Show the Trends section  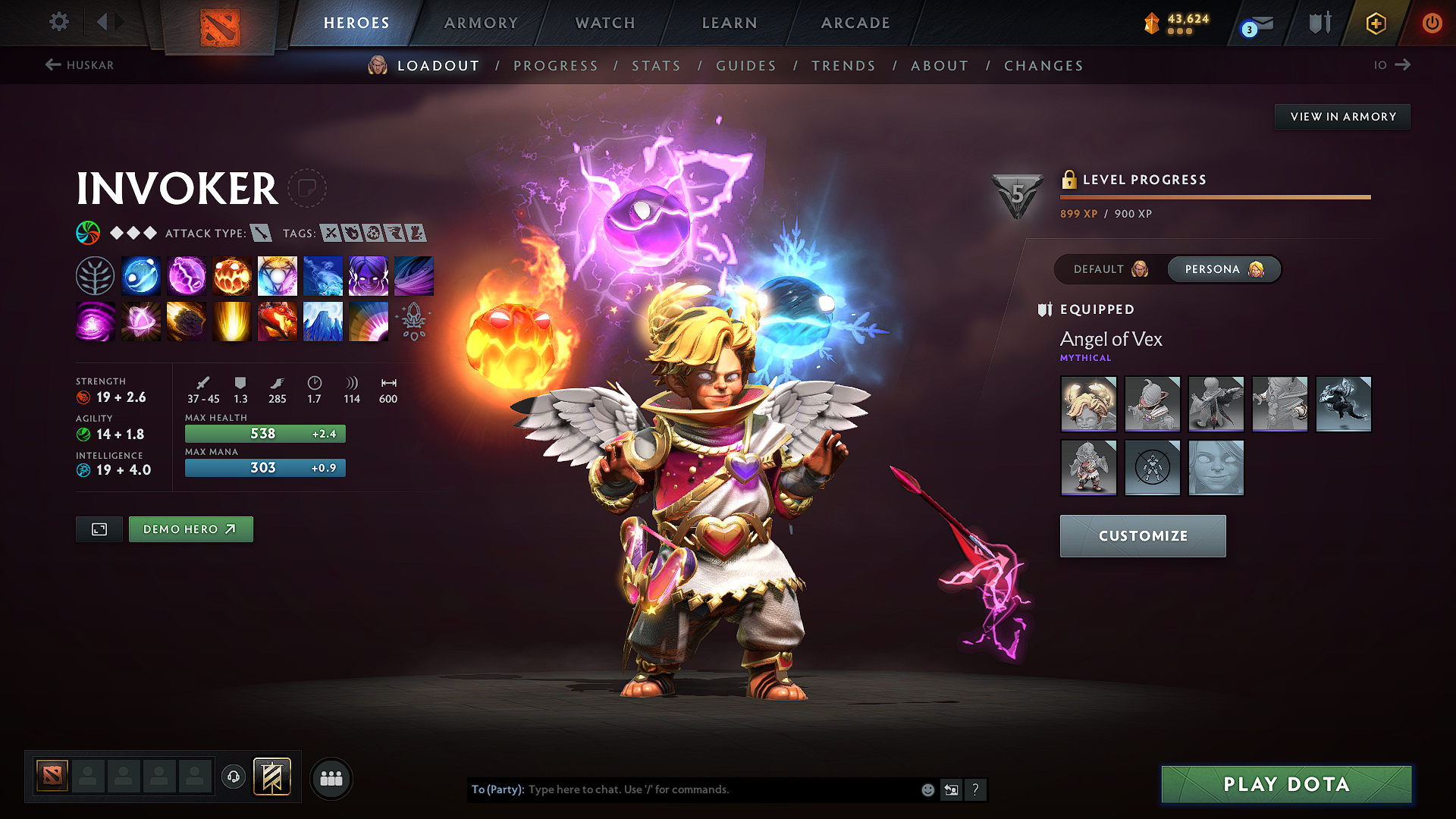pyautogui.click(x=843, y=66)
